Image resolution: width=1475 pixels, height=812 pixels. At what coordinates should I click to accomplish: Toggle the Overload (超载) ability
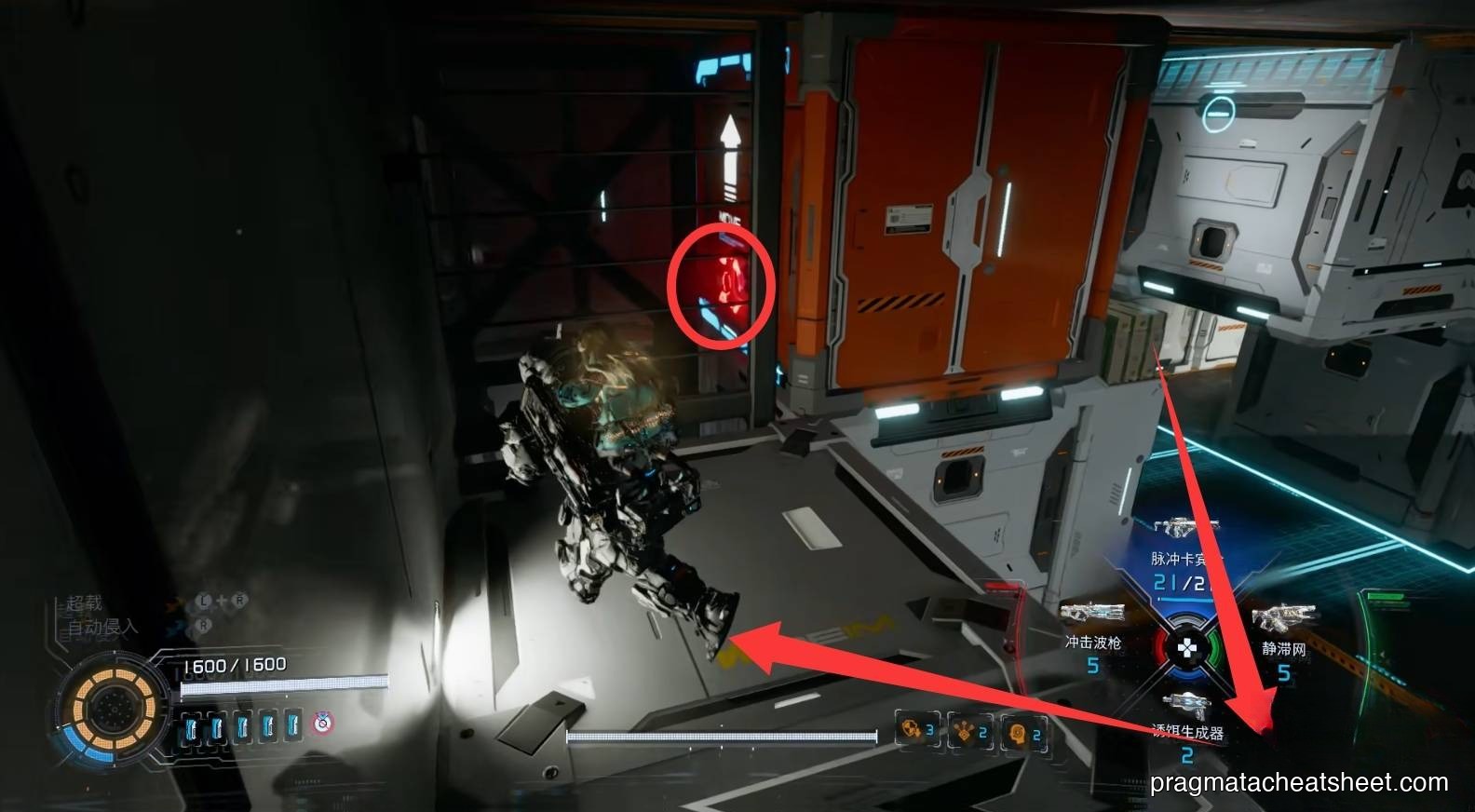click(x=84, y=602)
